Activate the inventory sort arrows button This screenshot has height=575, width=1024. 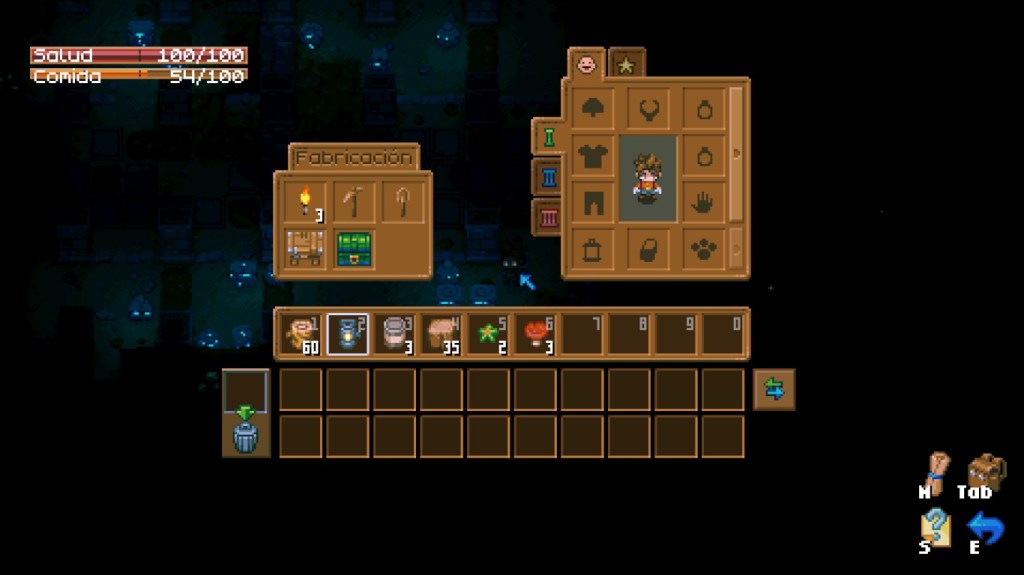(x=774, y=390)
